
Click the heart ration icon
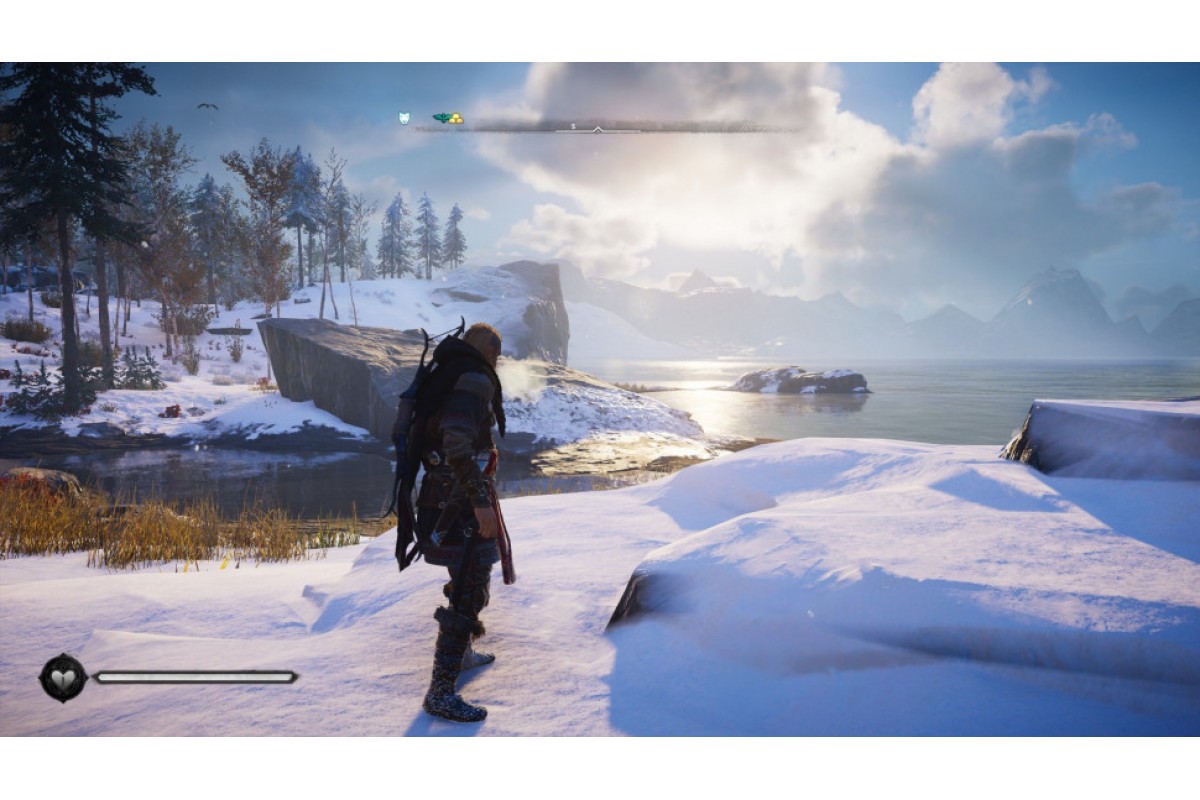click(62, 677)
